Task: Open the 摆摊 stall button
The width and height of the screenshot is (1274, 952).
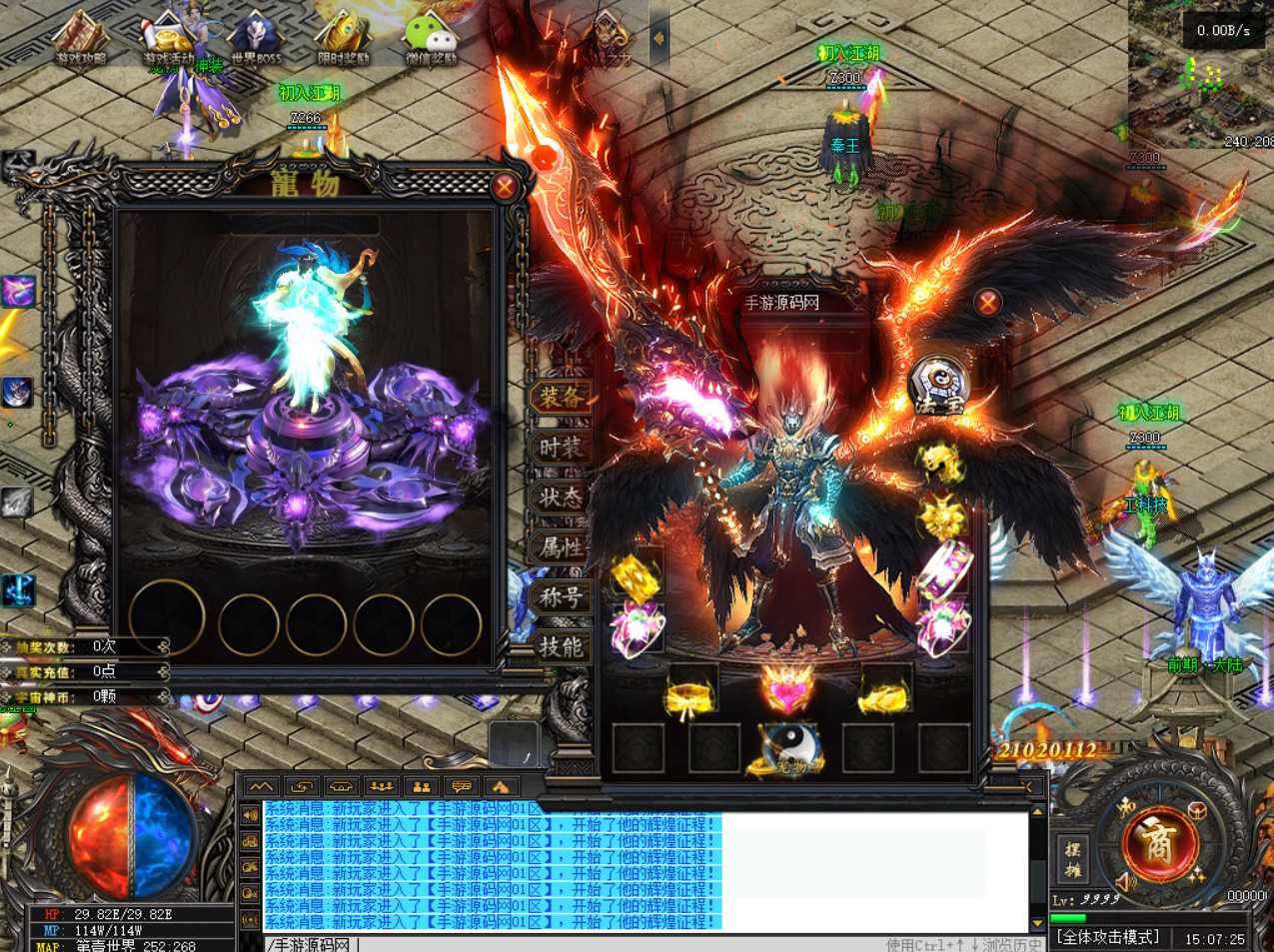Action: point(1072,859)
